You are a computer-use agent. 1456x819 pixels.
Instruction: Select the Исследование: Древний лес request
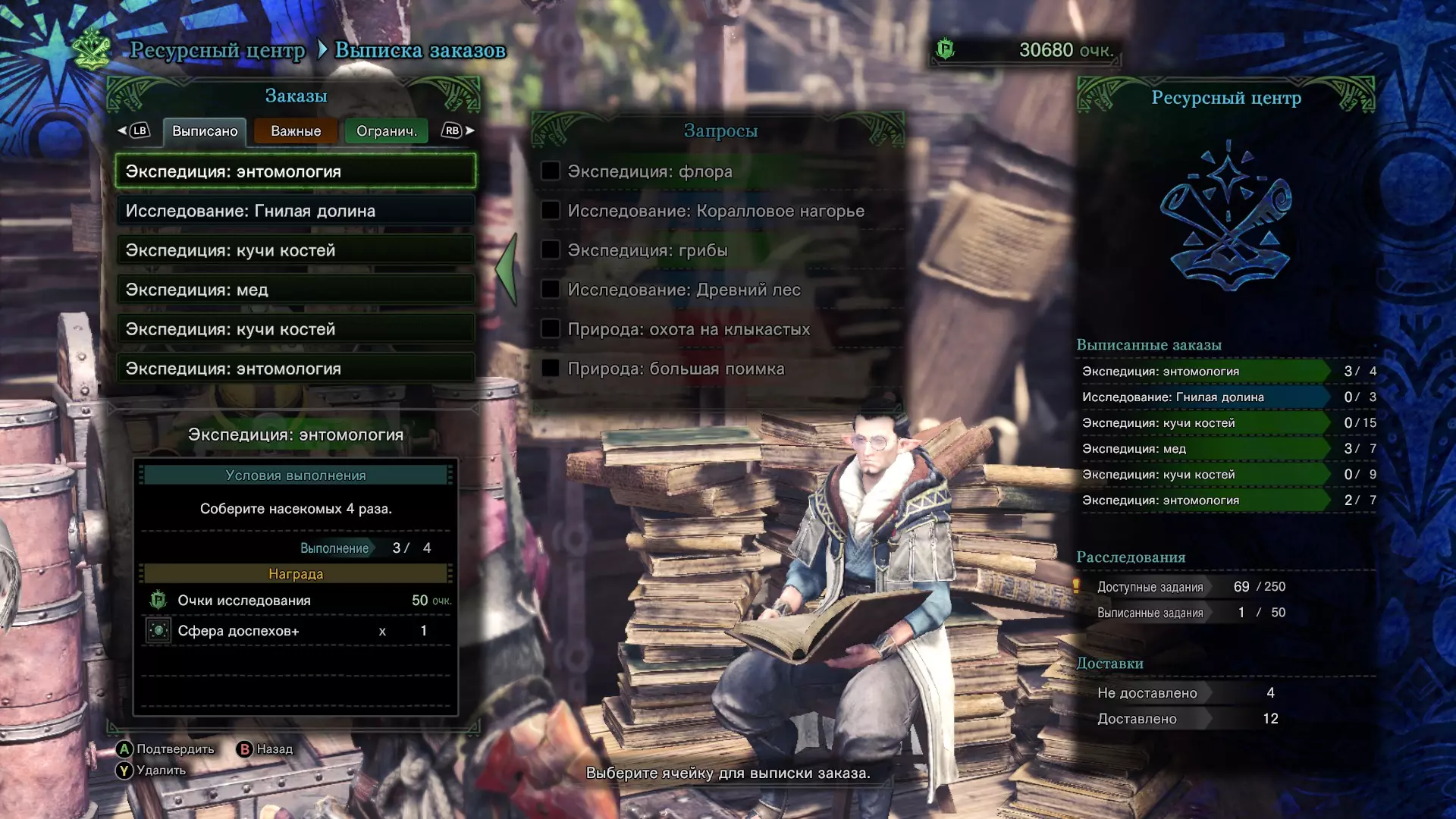(717, 290)
